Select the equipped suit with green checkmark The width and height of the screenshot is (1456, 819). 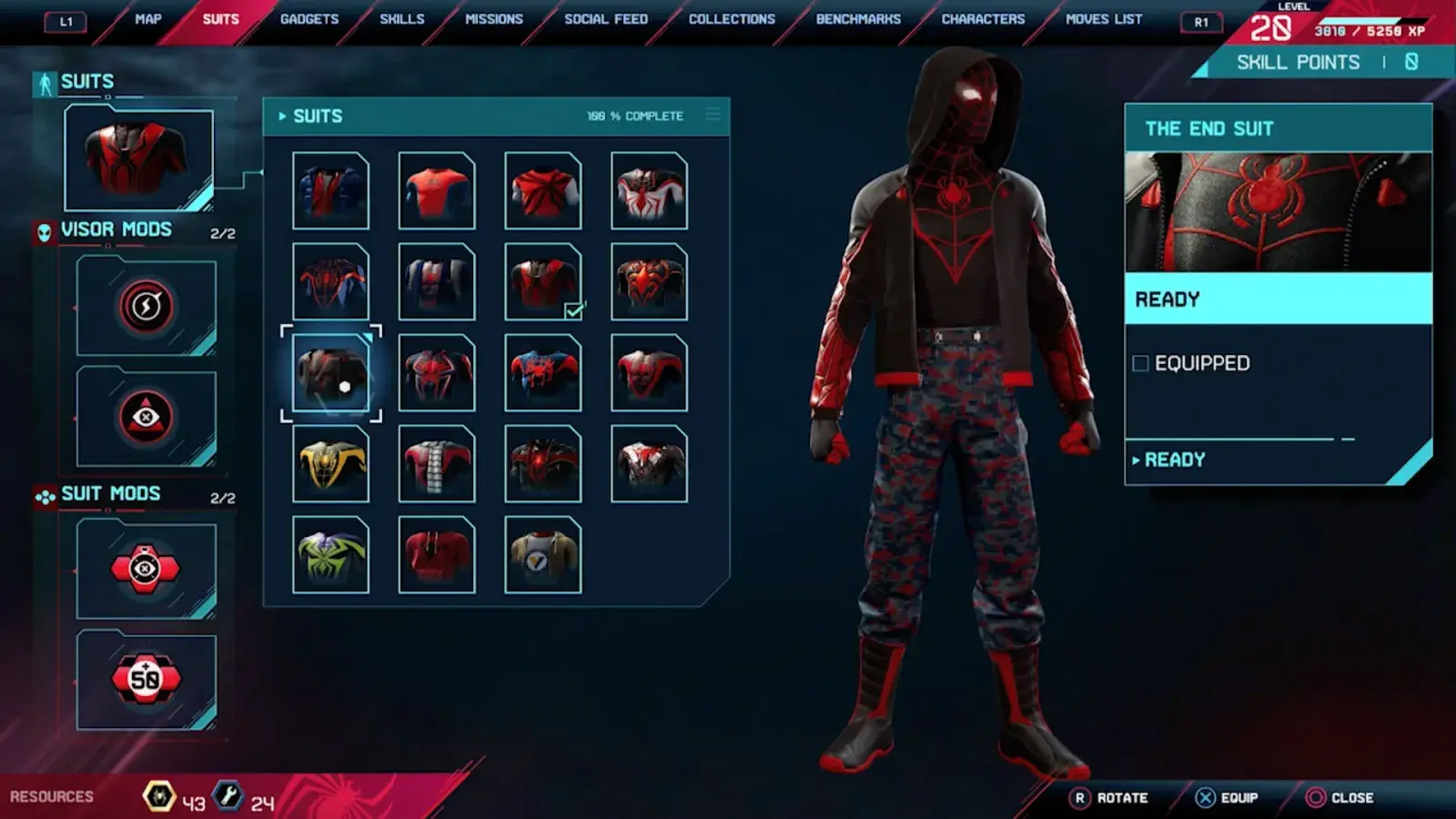click(543, 282)
